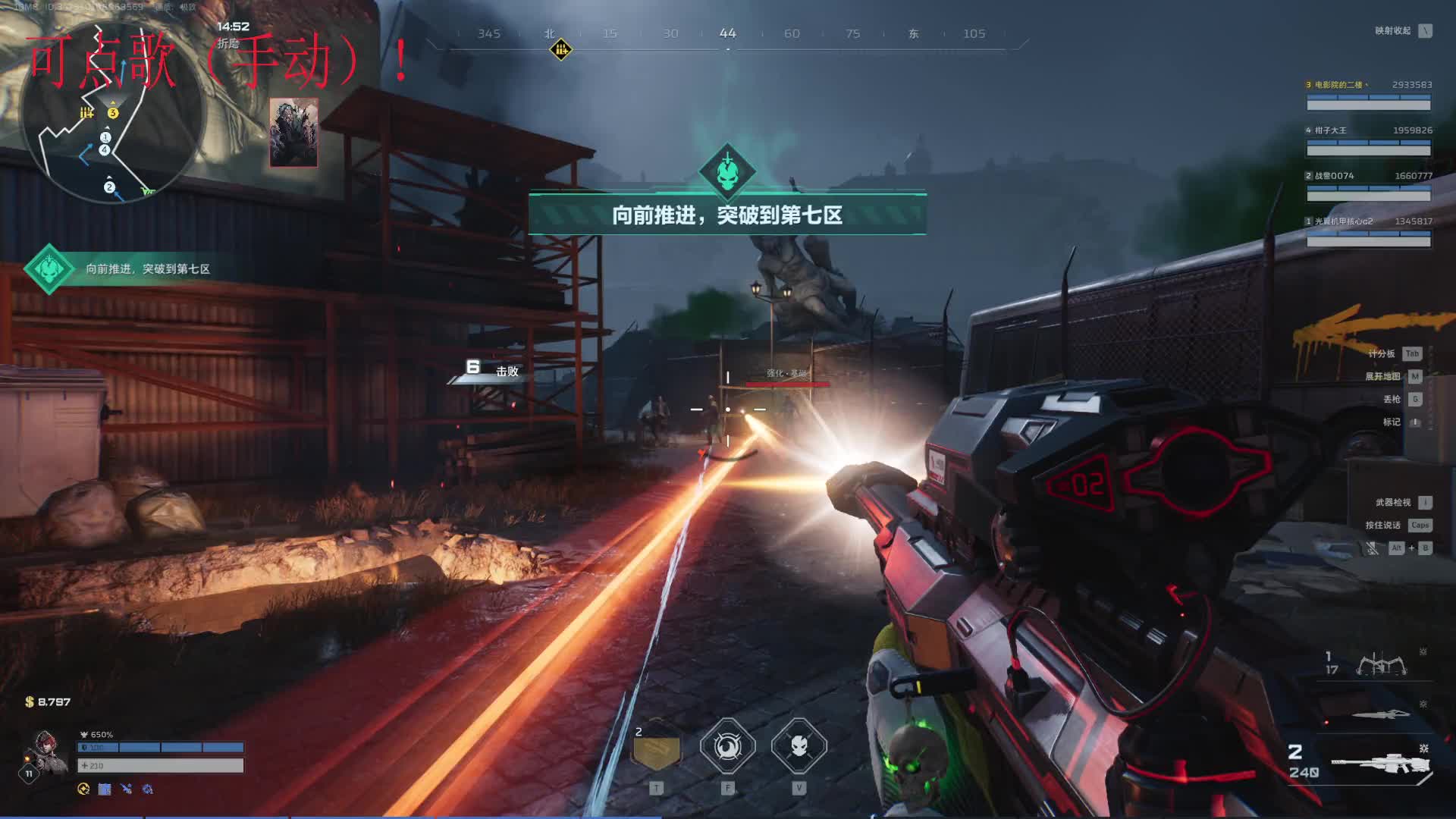The height and width of the screenshot is (819, 1456).
Task: Select teammate row 光翼机甲核心c2
Action: click(x=1368, y=232)
